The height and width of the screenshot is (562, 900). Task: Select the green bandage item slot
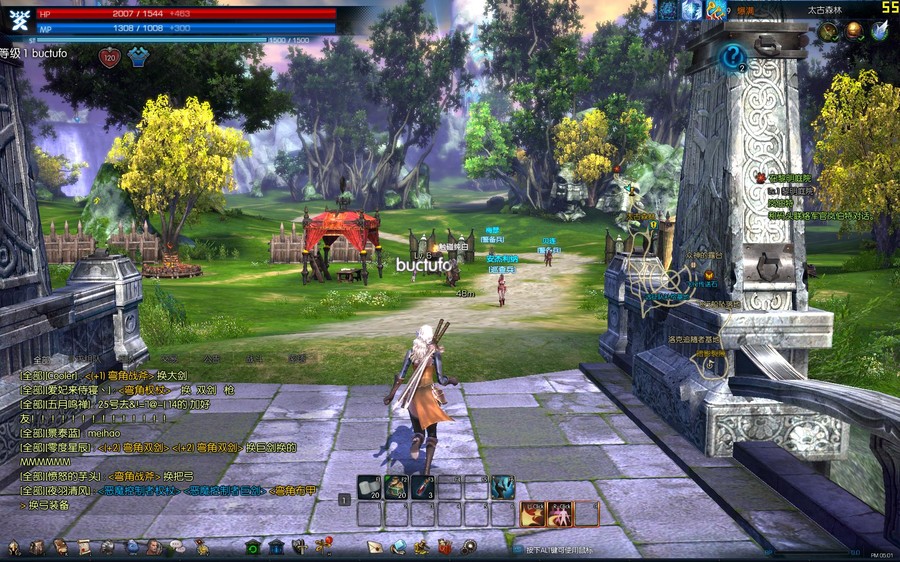[396, 487]
